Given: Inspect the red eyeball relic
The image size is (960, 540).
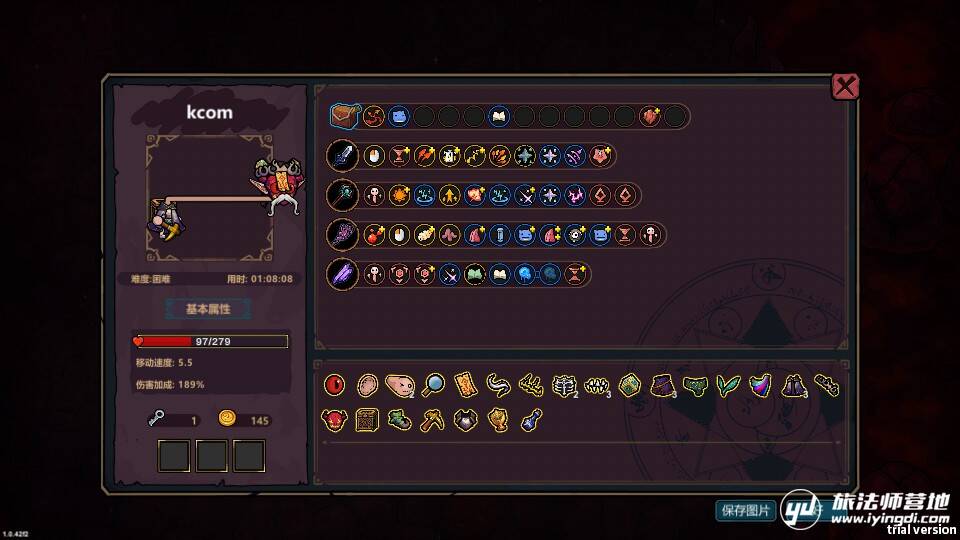Looking at the screenshot, I should point(335,385).
